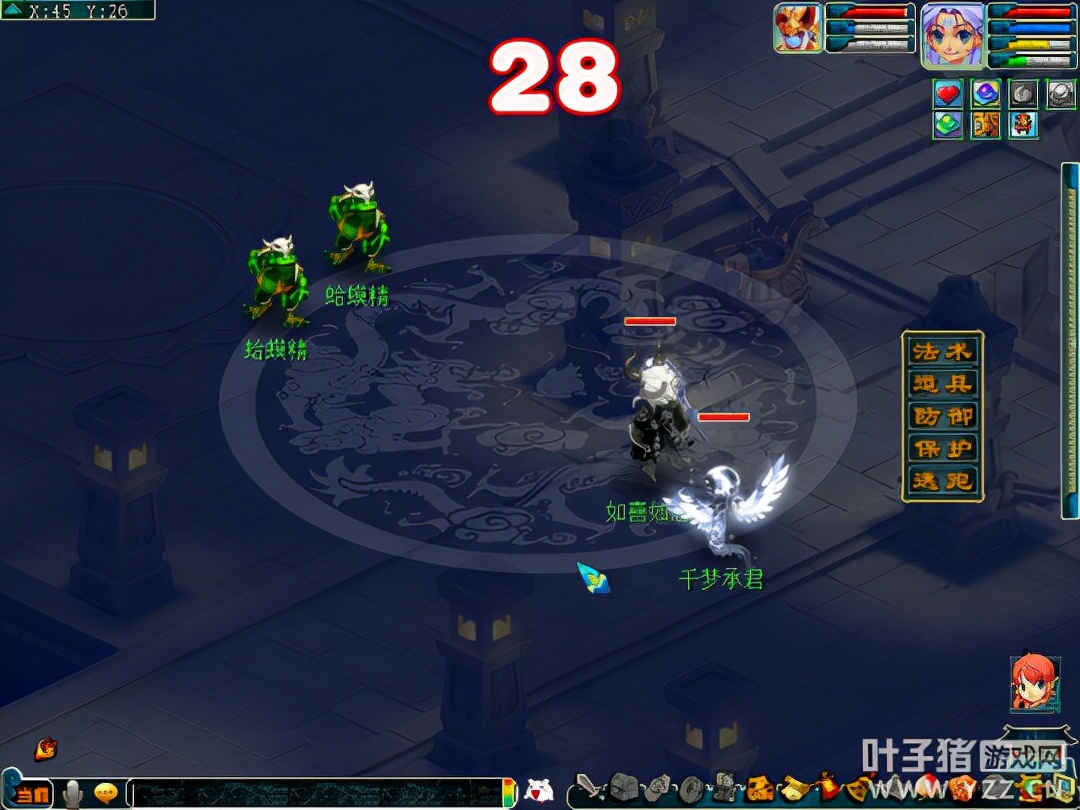Image resolution: width=1080 pixels, height=810 pixels.
Task: Select the 防御 (Defend) battle command
Action: (942, 417)
